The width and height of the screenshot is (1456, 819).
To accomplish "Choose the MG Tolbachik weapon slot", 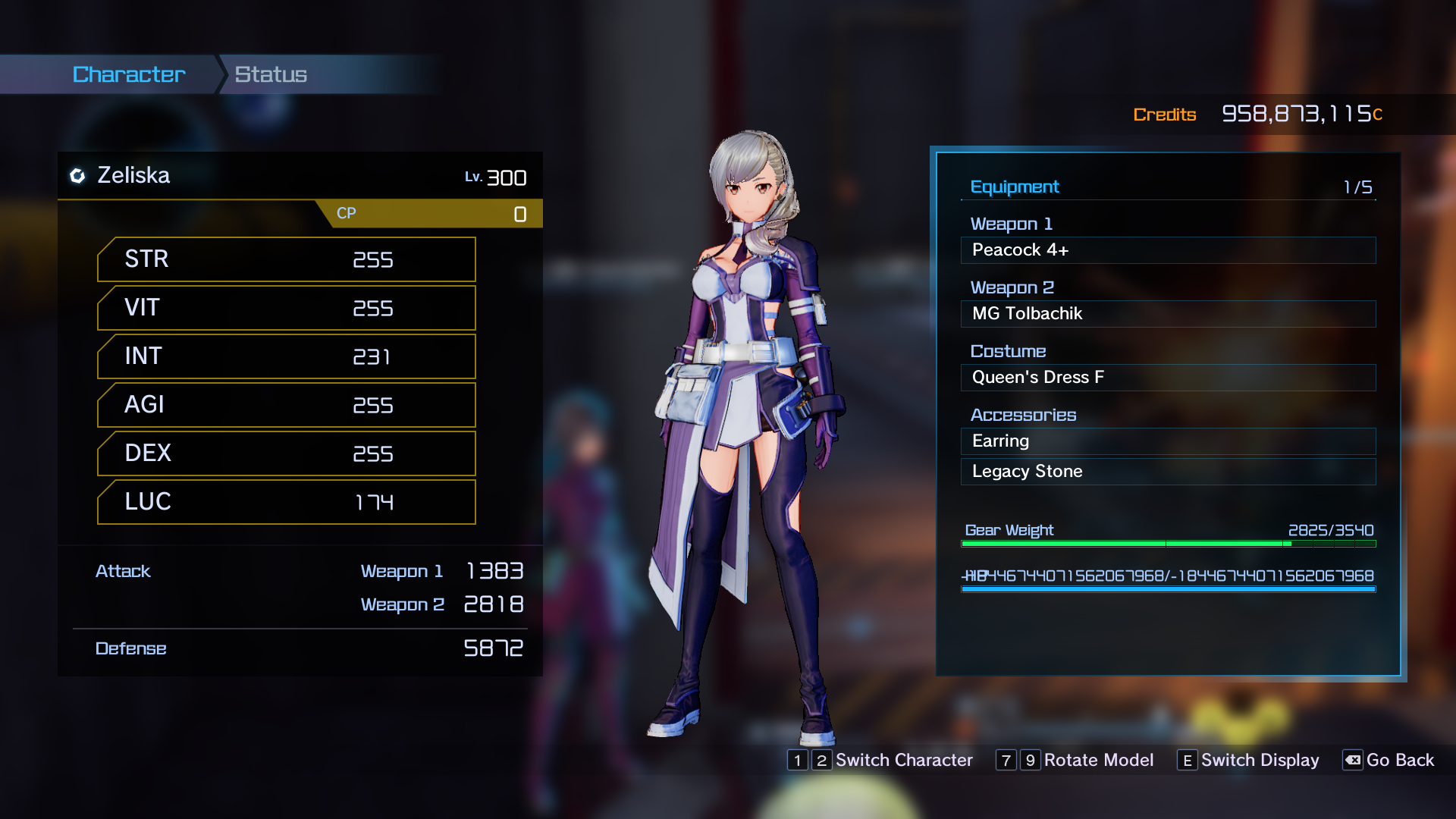I will click(1168, 314).
